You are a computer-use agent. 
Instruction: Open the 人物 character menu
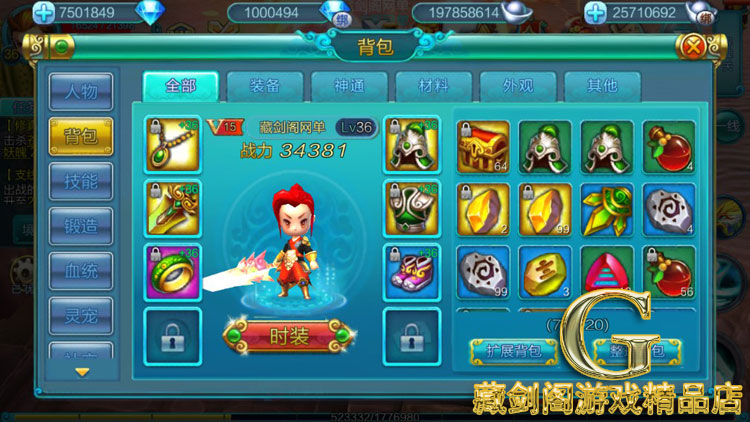click(x=81, y=91)
